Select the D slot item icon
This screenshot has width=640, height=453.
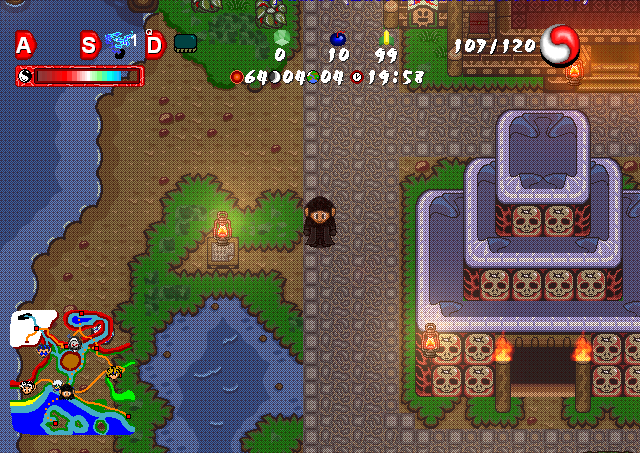coord(185,42)
